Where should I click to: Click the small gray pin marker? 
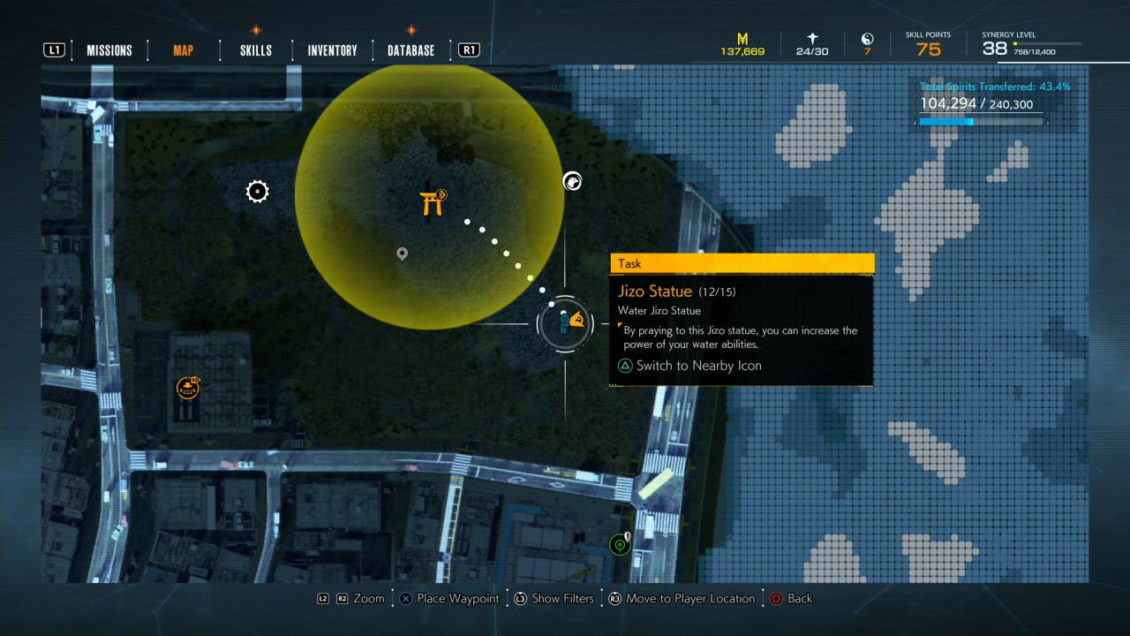coord(402,255)
